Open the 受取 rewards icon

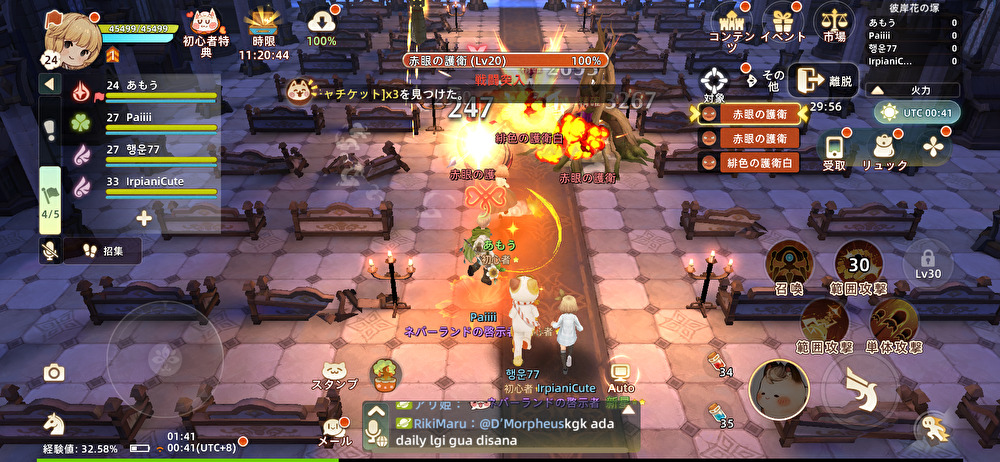point(834,148)
